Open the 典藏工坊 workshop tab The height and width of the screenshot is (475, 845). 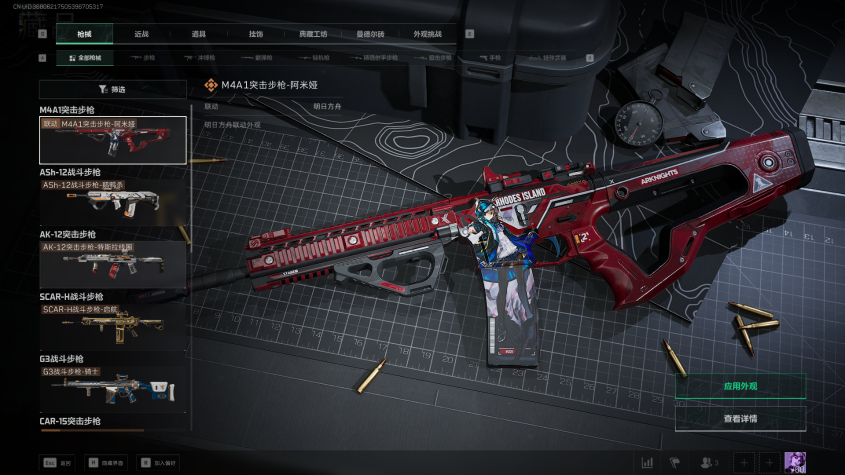click(313, 34)
